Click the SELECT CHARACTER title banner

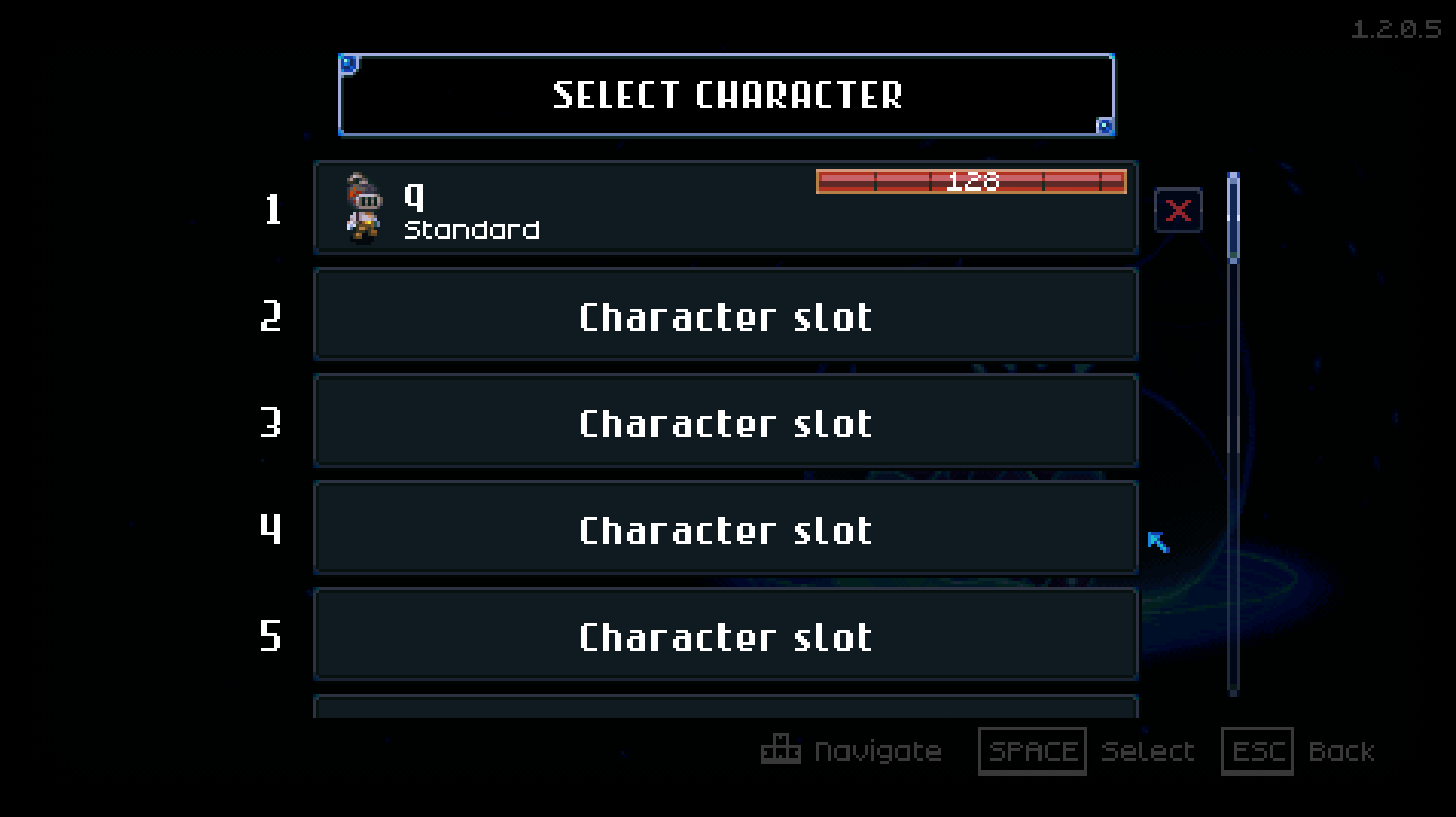click(726, 95)
